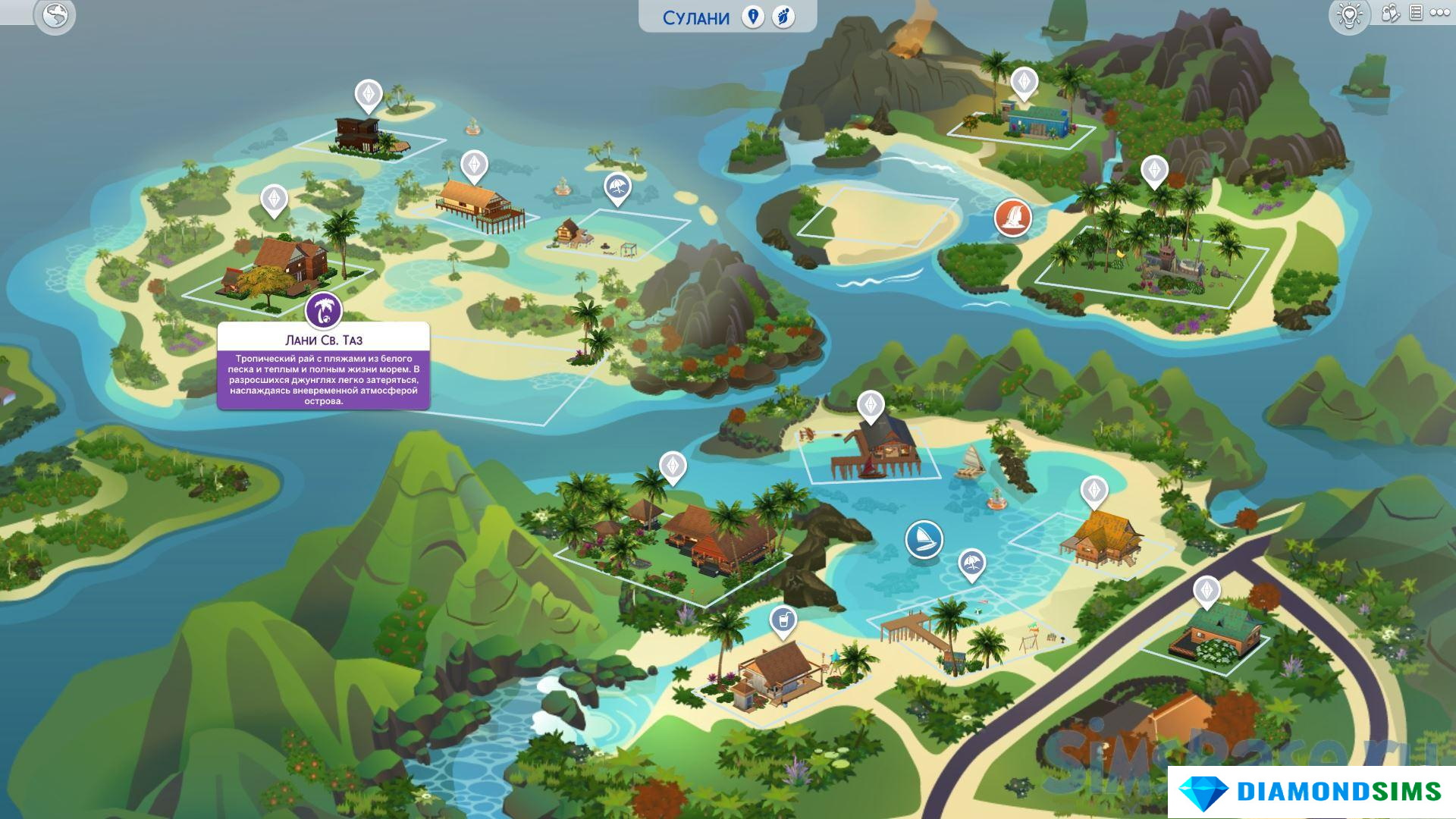Select lot marker above the yellow stilt house
Screen dimensions: 1456x819
coord(1094,491)
